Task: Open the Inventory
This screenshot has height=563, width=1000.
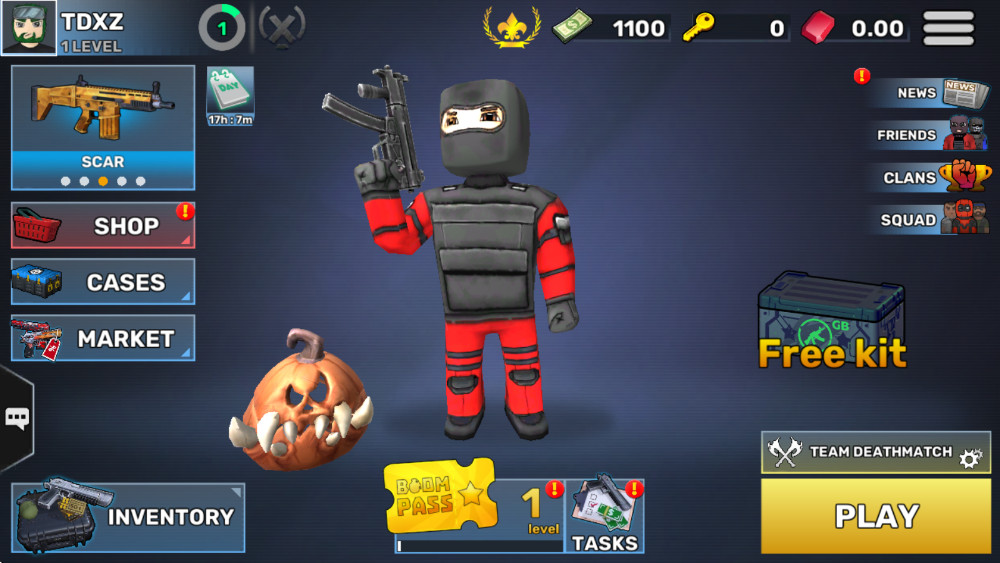Action: pos(128,517)
